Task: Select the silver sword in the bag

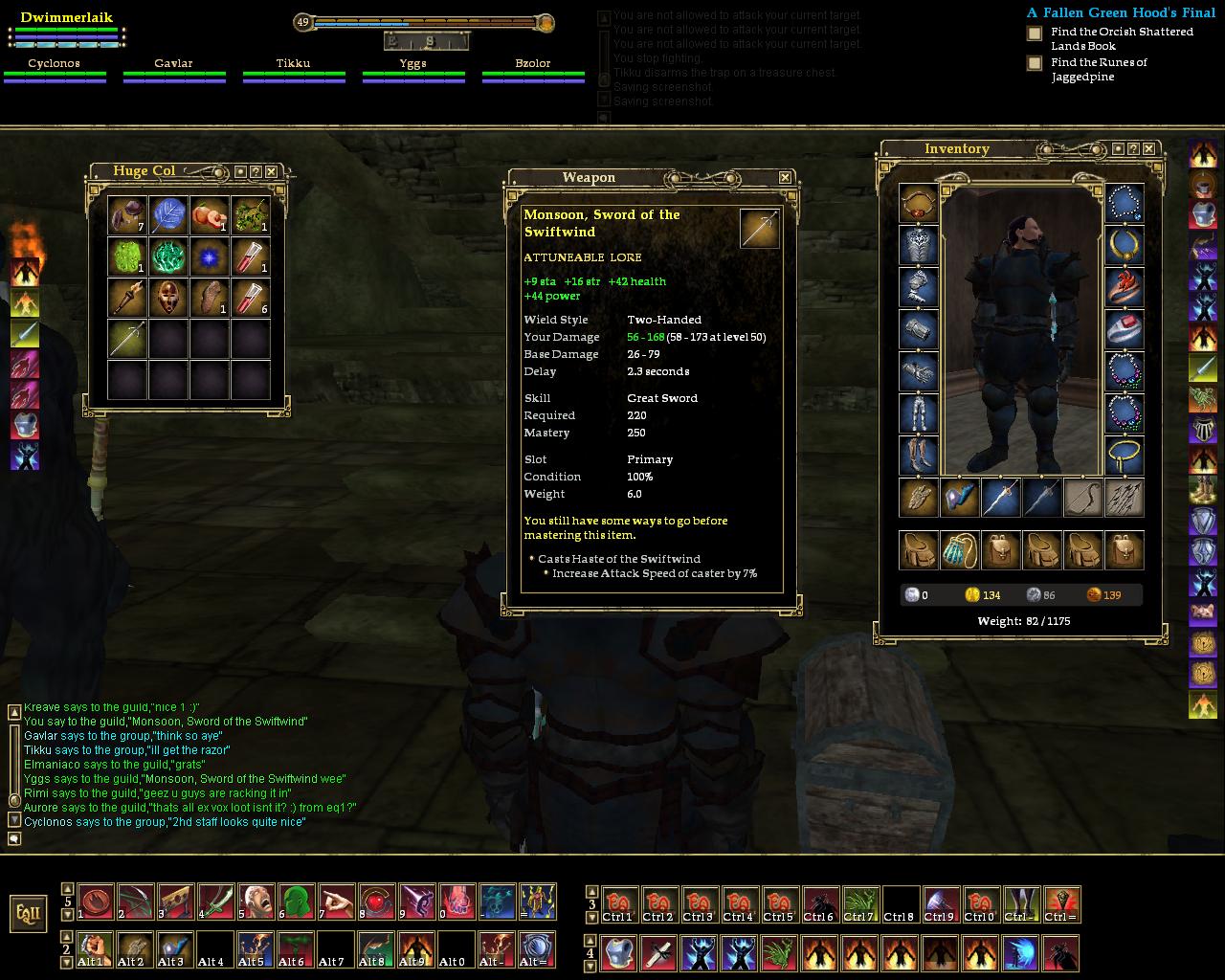Action: (x=126, y=339)
